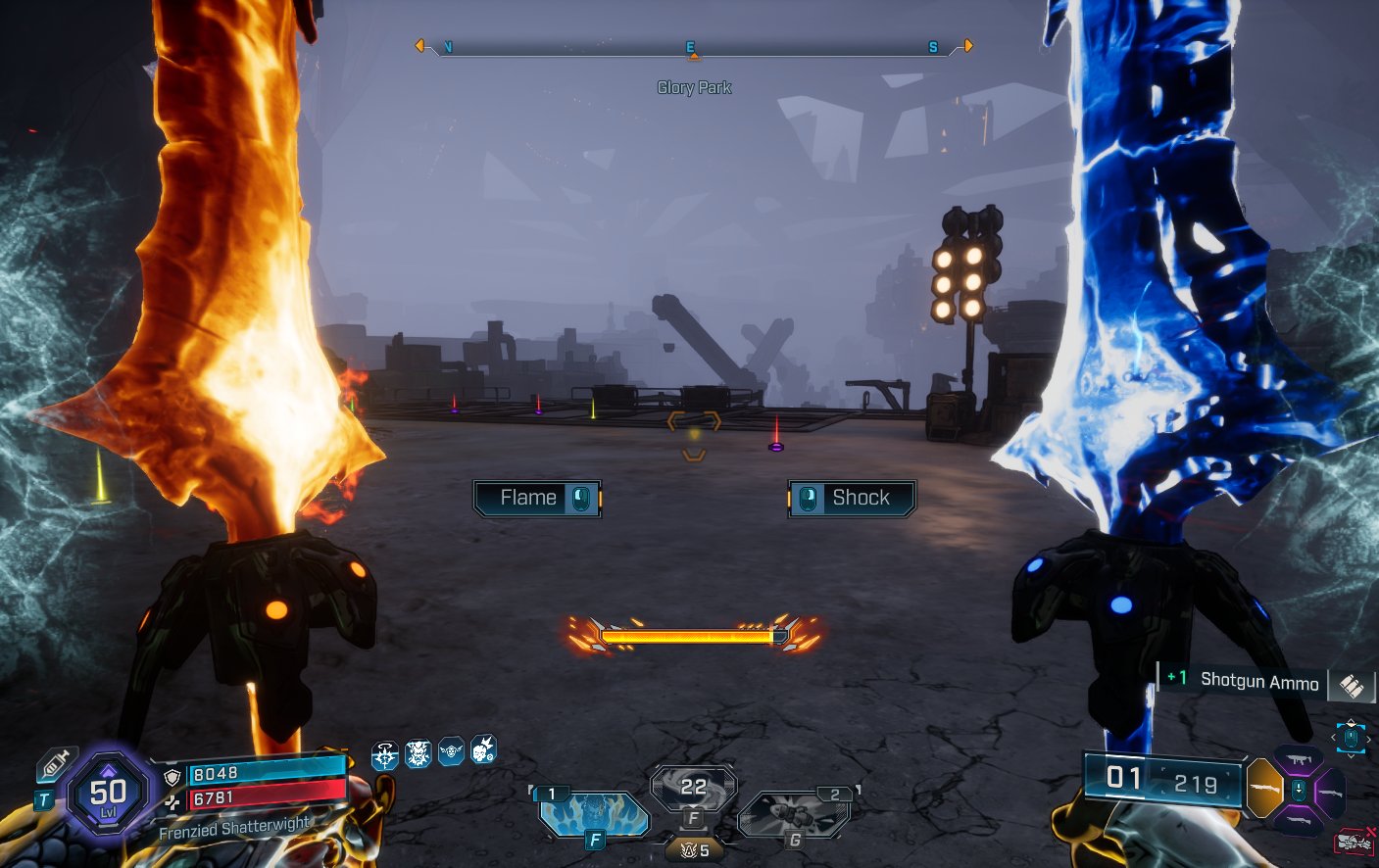Click the skull with burst buff icon

[x=483, y=749]
